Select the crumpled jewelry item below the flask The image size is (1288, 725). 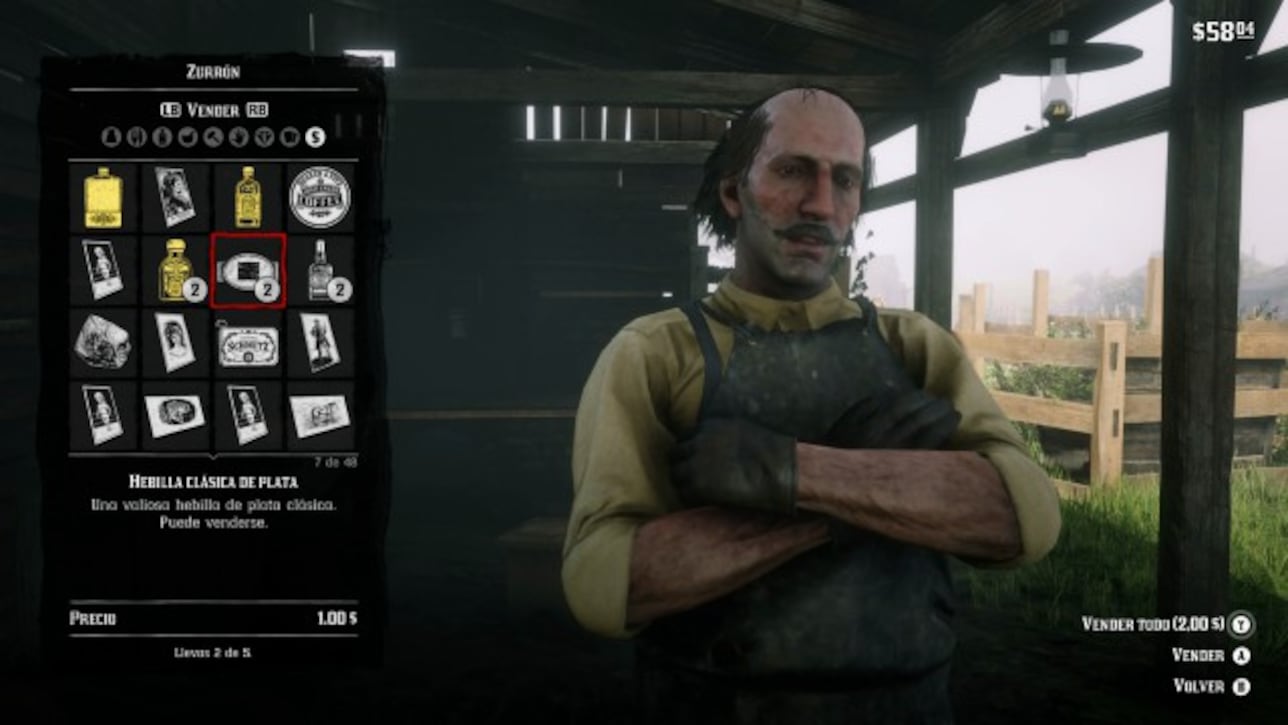(100, 342)
